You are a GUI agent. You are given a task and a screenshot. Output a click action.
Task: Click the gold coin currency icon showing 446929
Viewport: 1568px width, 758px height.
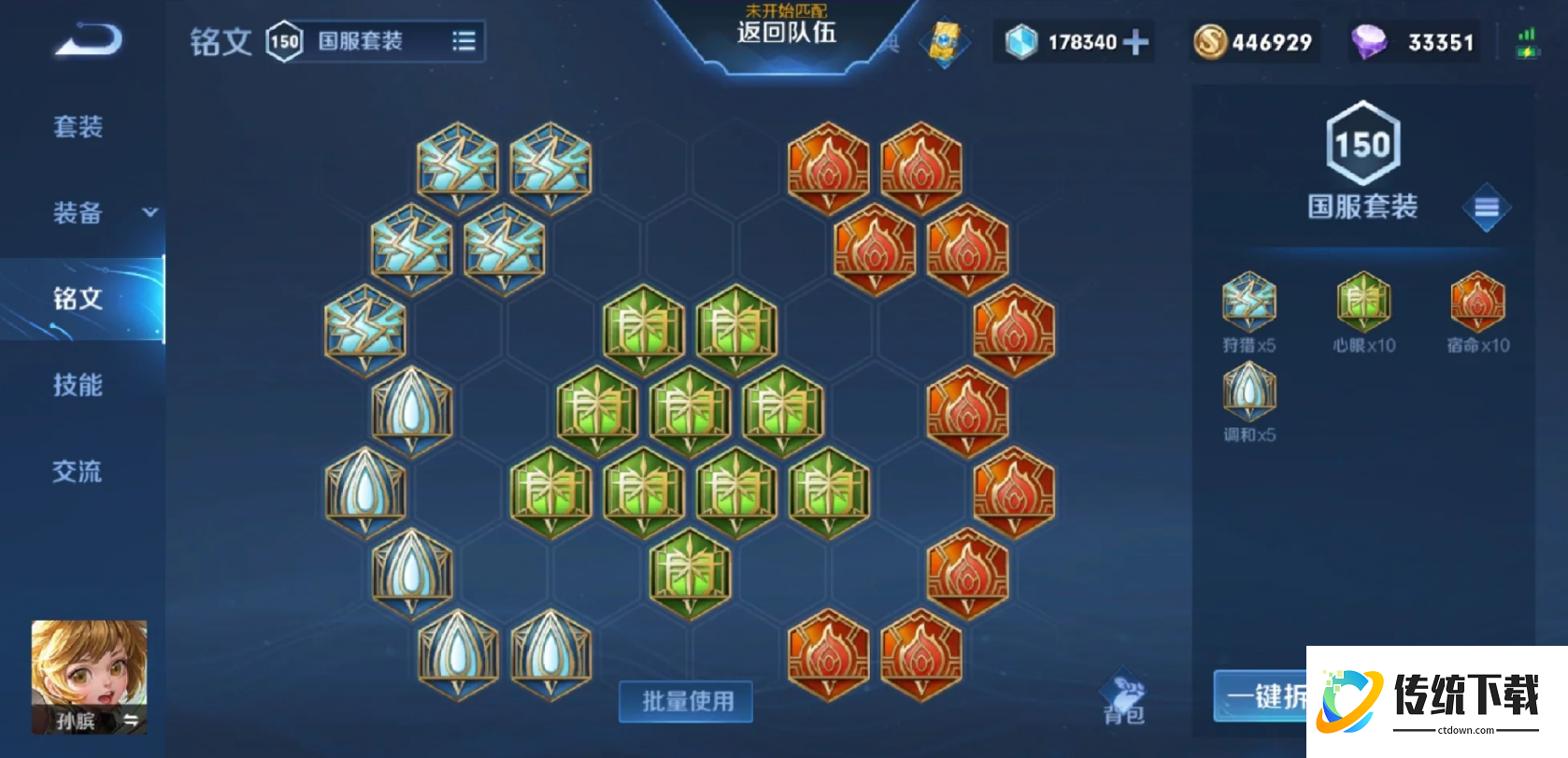pos(1210,41)
